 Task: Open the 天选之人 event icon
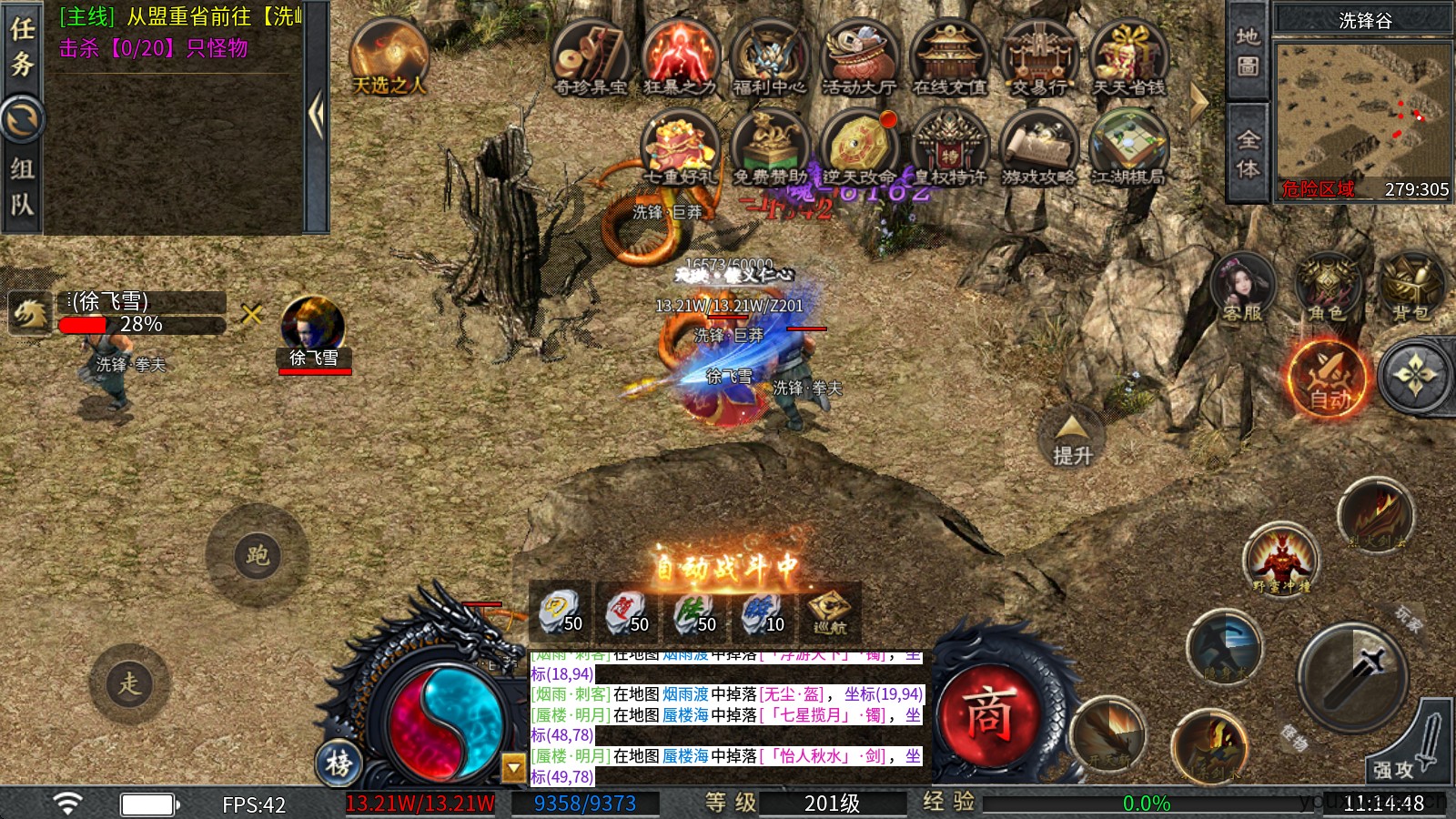click(x=389, y=56)
